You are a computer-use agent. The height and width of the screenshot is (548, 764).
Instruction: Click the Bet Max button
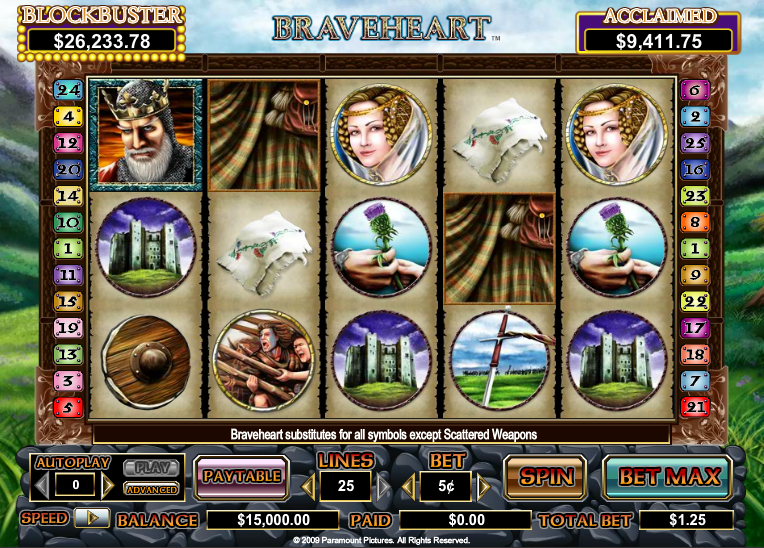point(668,477)
